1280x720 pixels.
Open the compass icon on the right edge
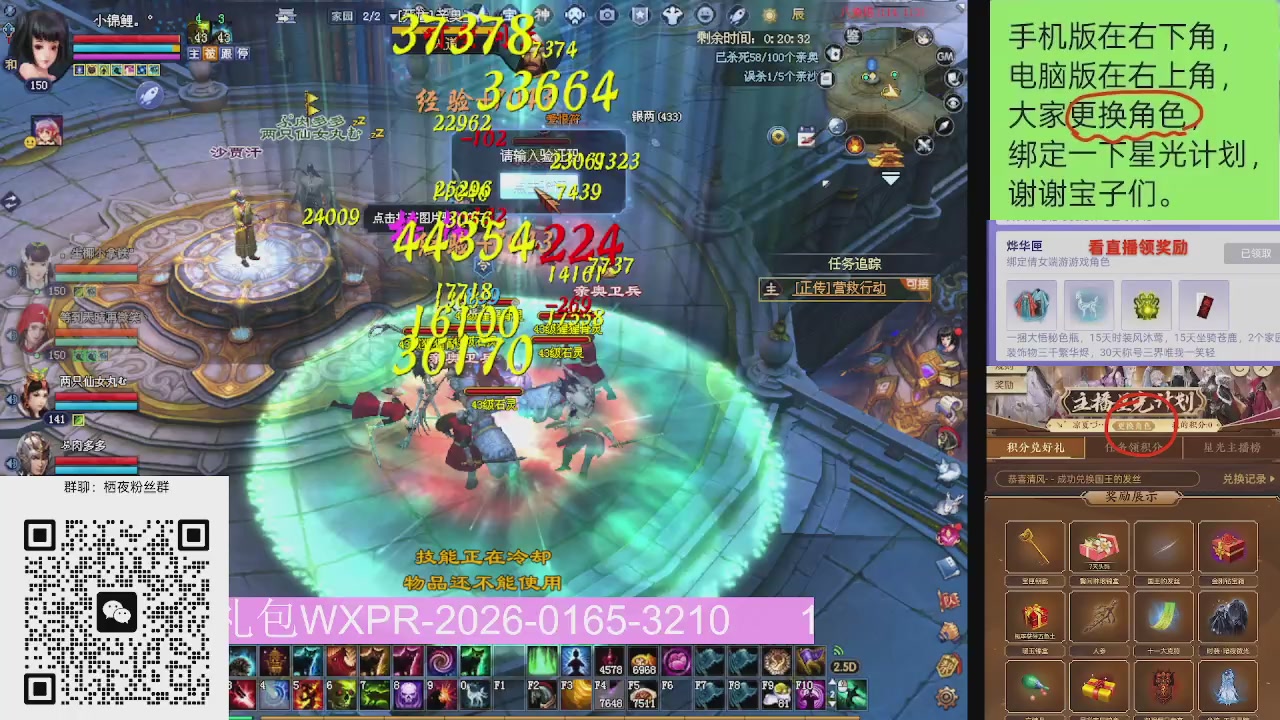pos(943,125)
